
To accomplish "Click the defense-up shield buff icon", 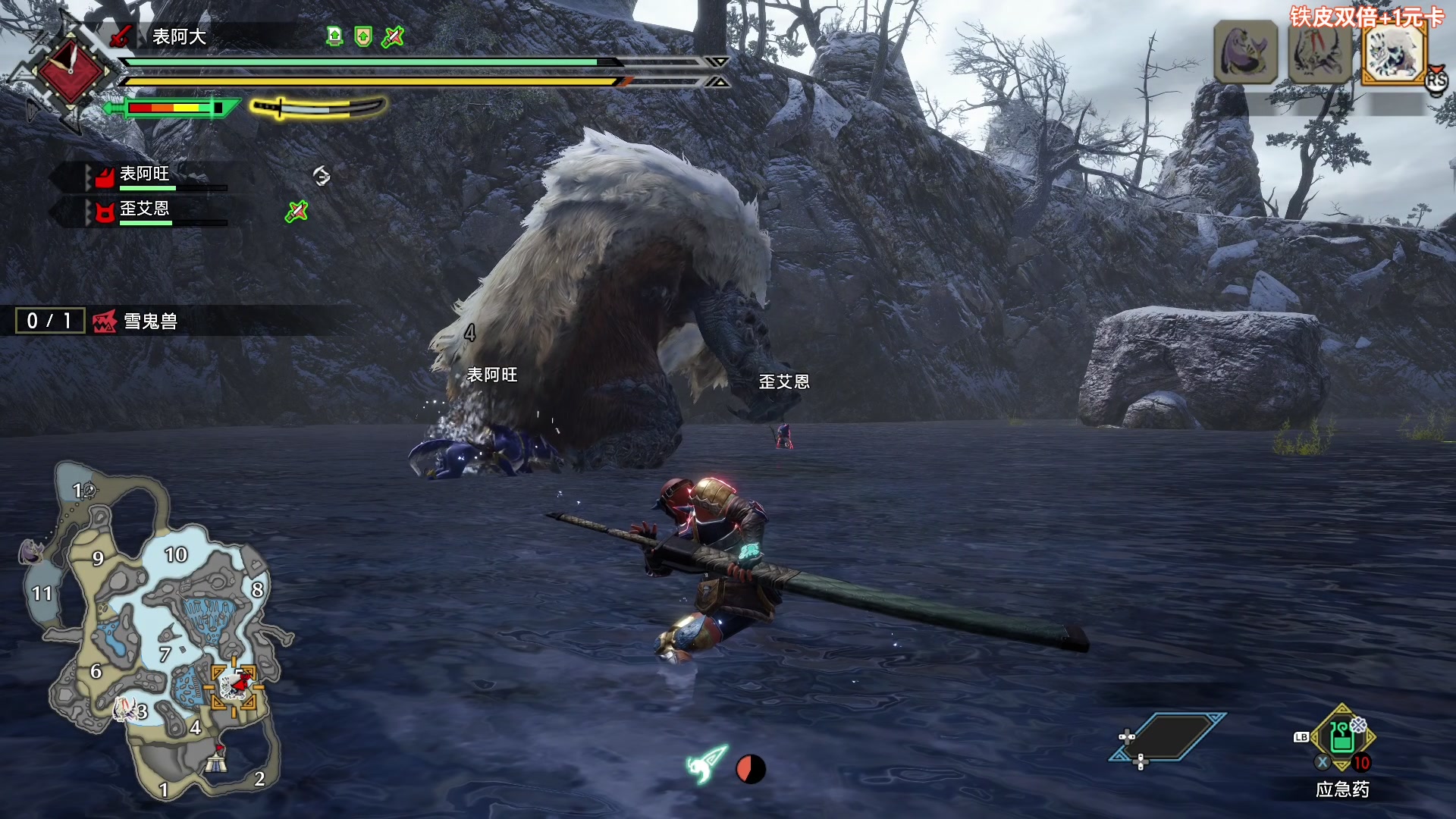I will click(x=363, y=36).
